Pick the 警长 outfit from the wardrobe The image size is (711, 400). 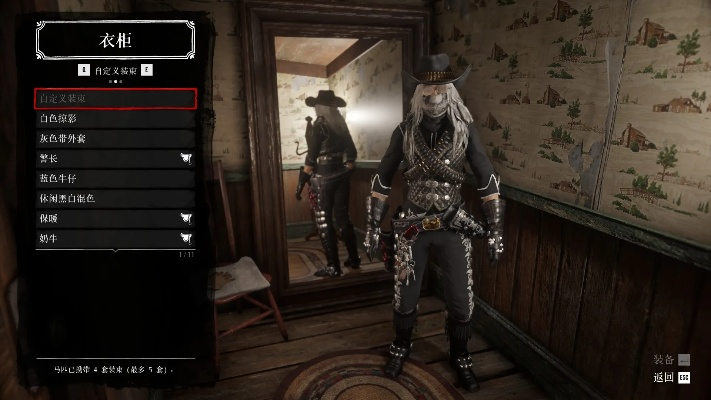(x=115, y=158)
